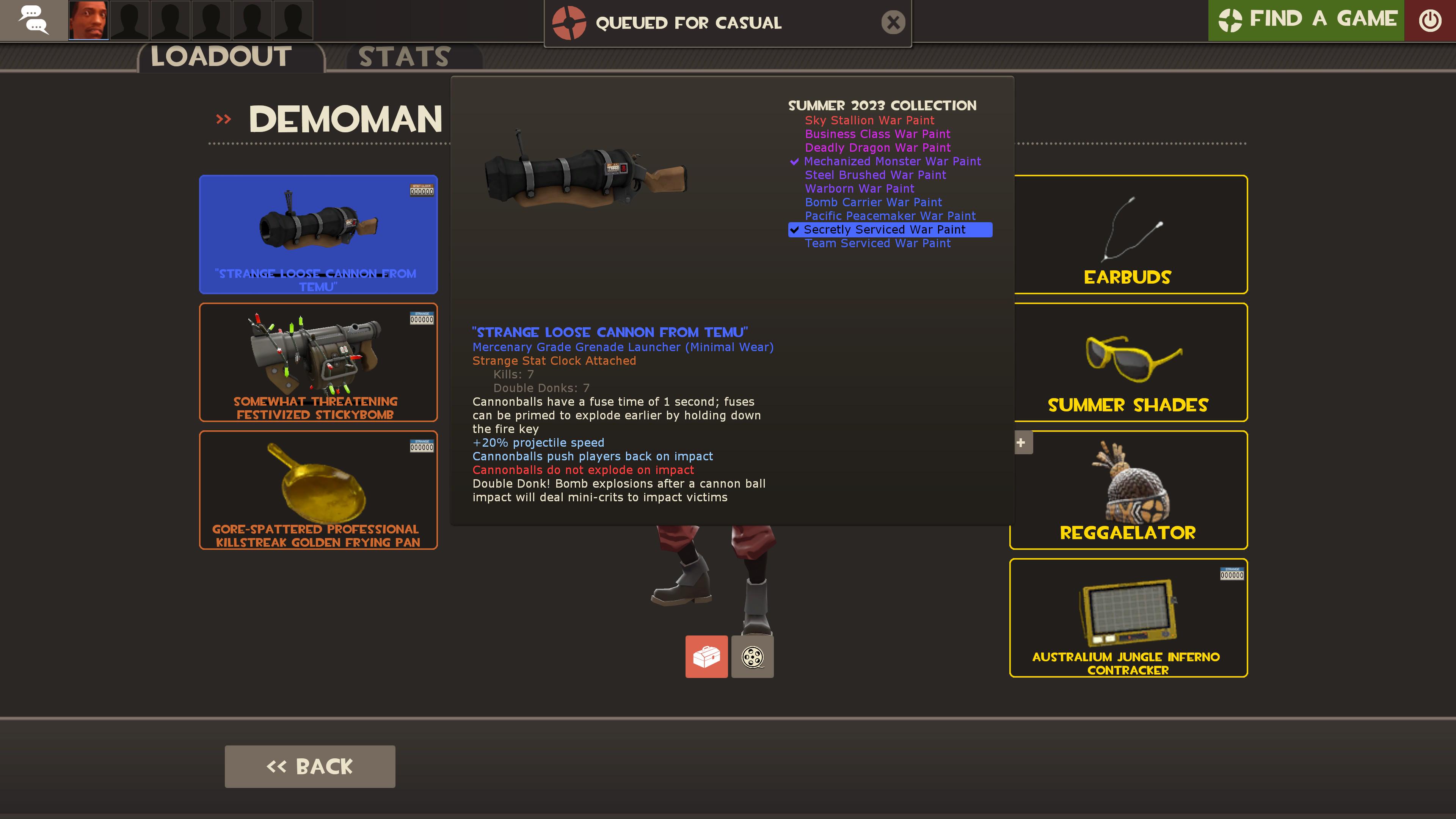Open the backpack via the toolbox icon
The image size is (1456, 819).
coord(706,656)
